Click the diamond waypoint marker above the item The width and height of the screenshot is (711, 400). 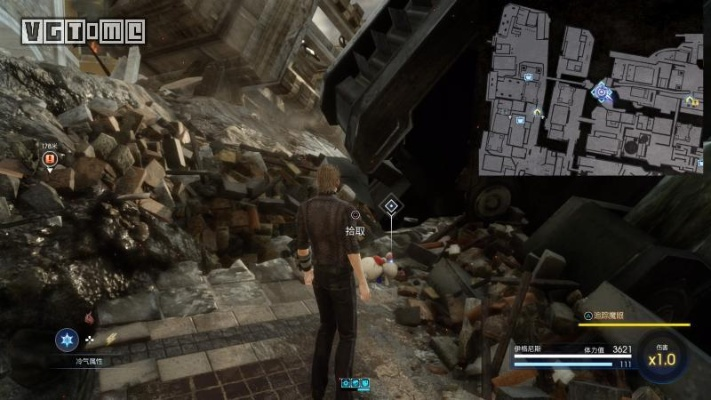point(390,208)
